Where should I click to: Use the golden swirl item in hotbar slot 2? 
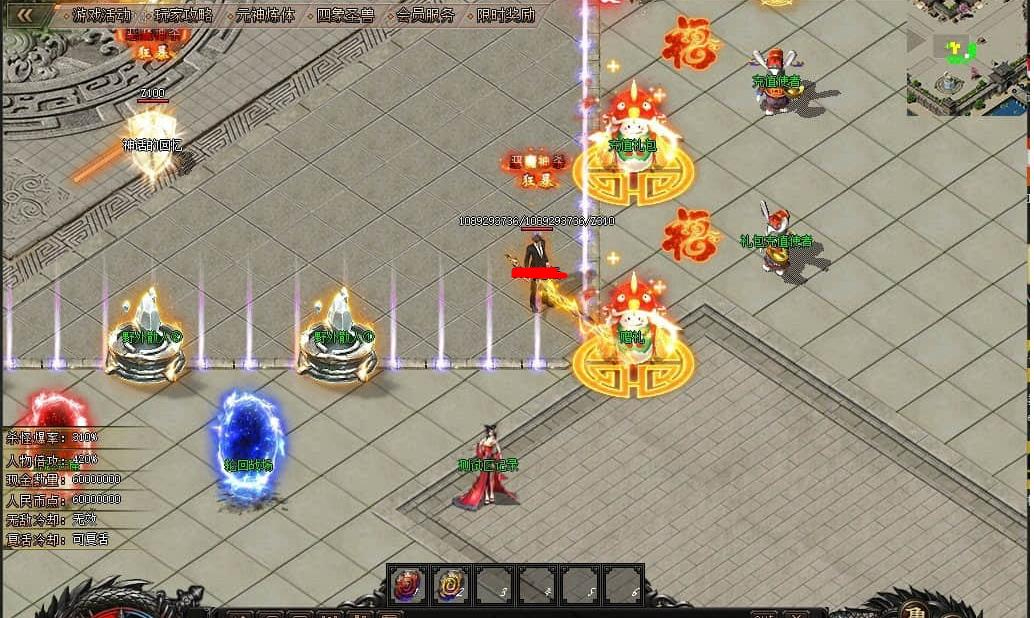[x=451, y=585]
